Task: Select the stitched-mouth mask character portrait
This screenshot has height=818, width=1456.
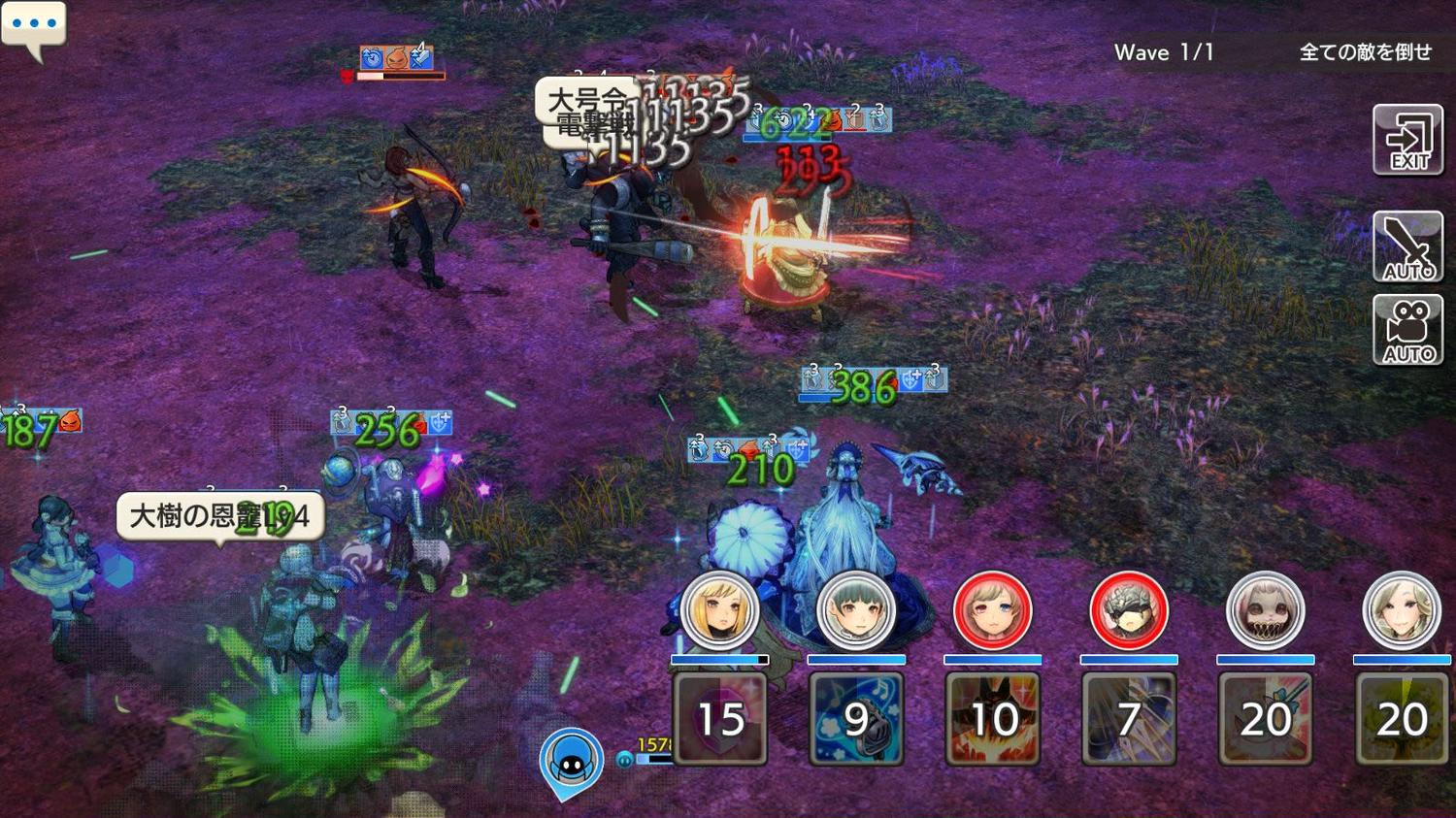Action: (1265, 610)
